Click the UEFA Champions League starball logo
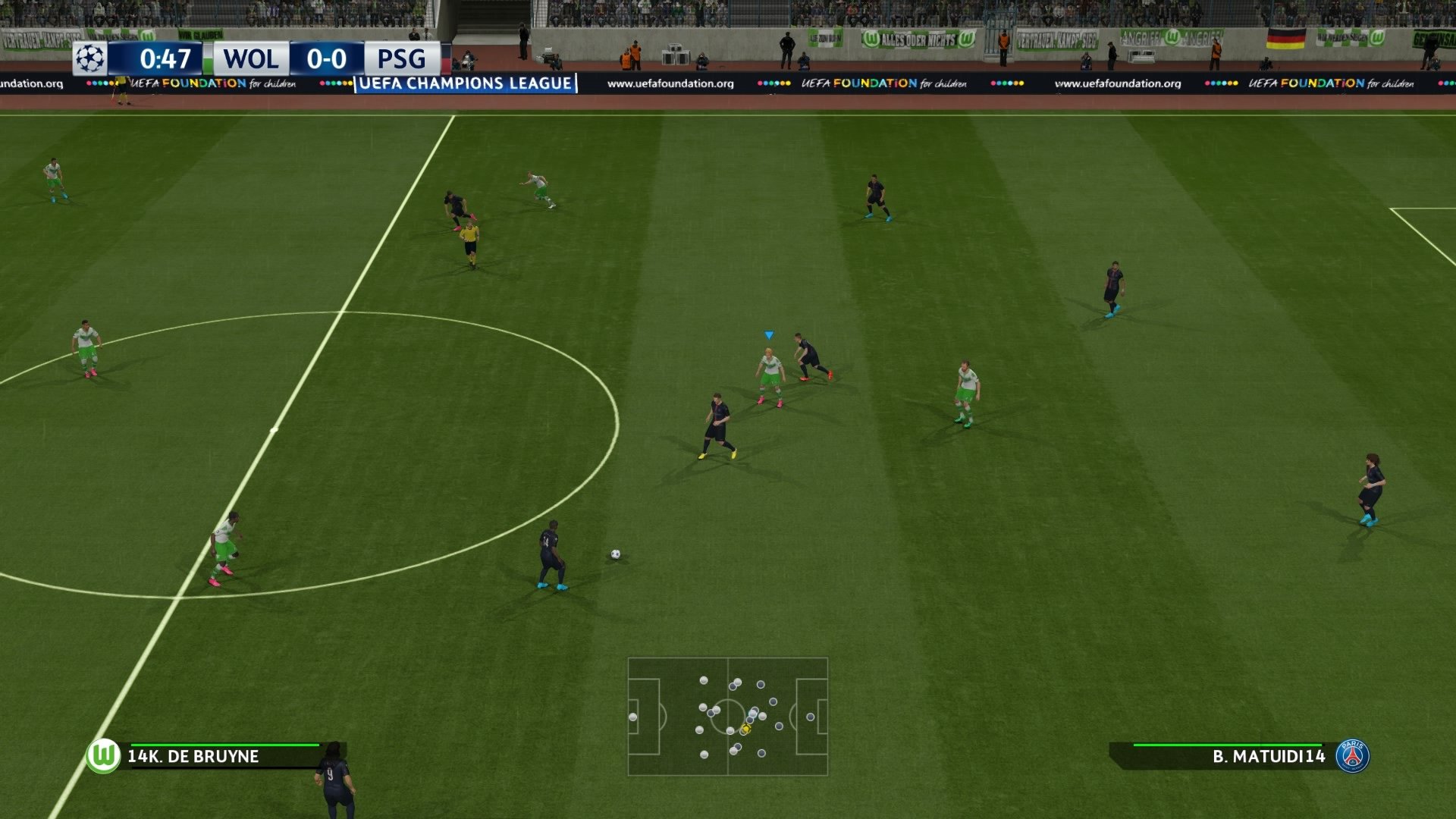 click(90, 59)
